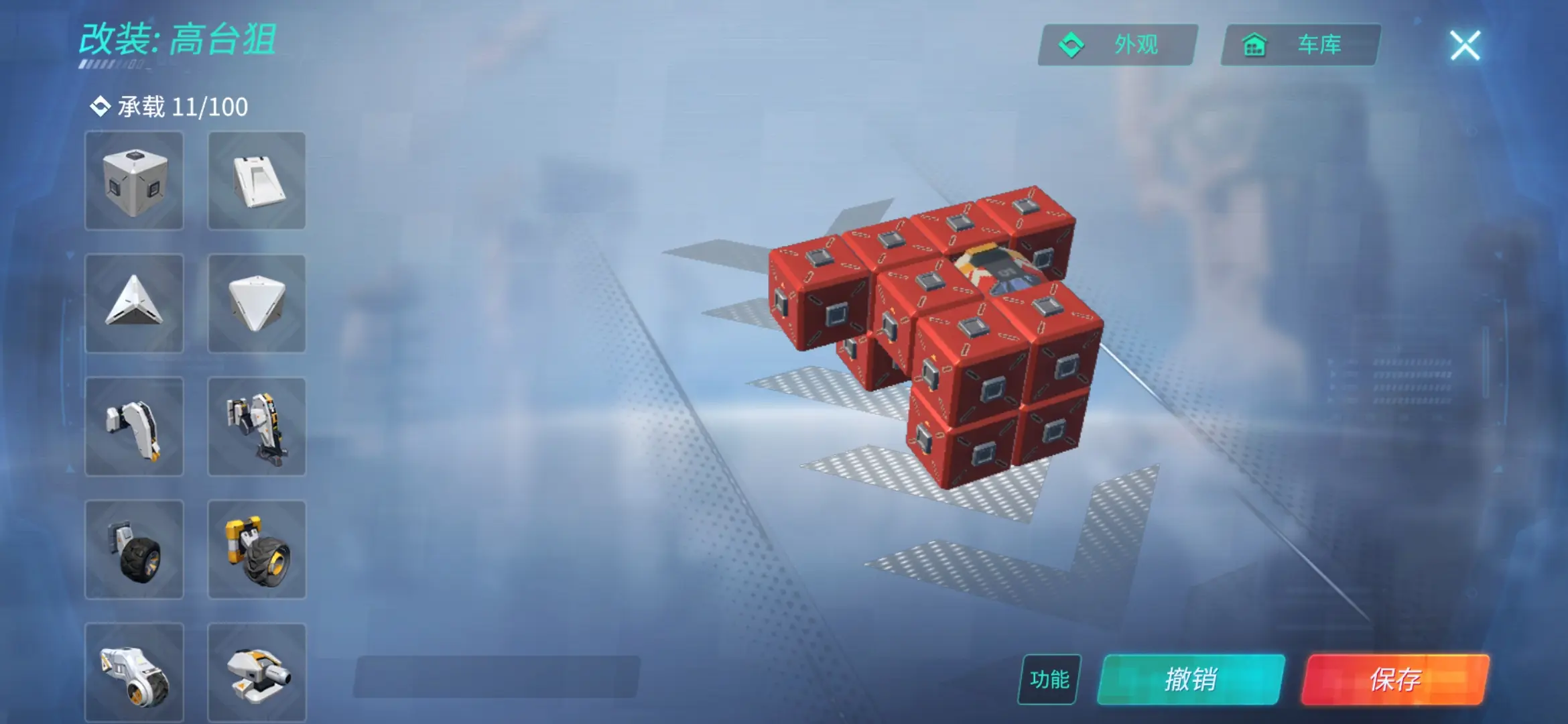Select the white cube block part
This screenshot has height=724, width=1568.
pos(134,181)
